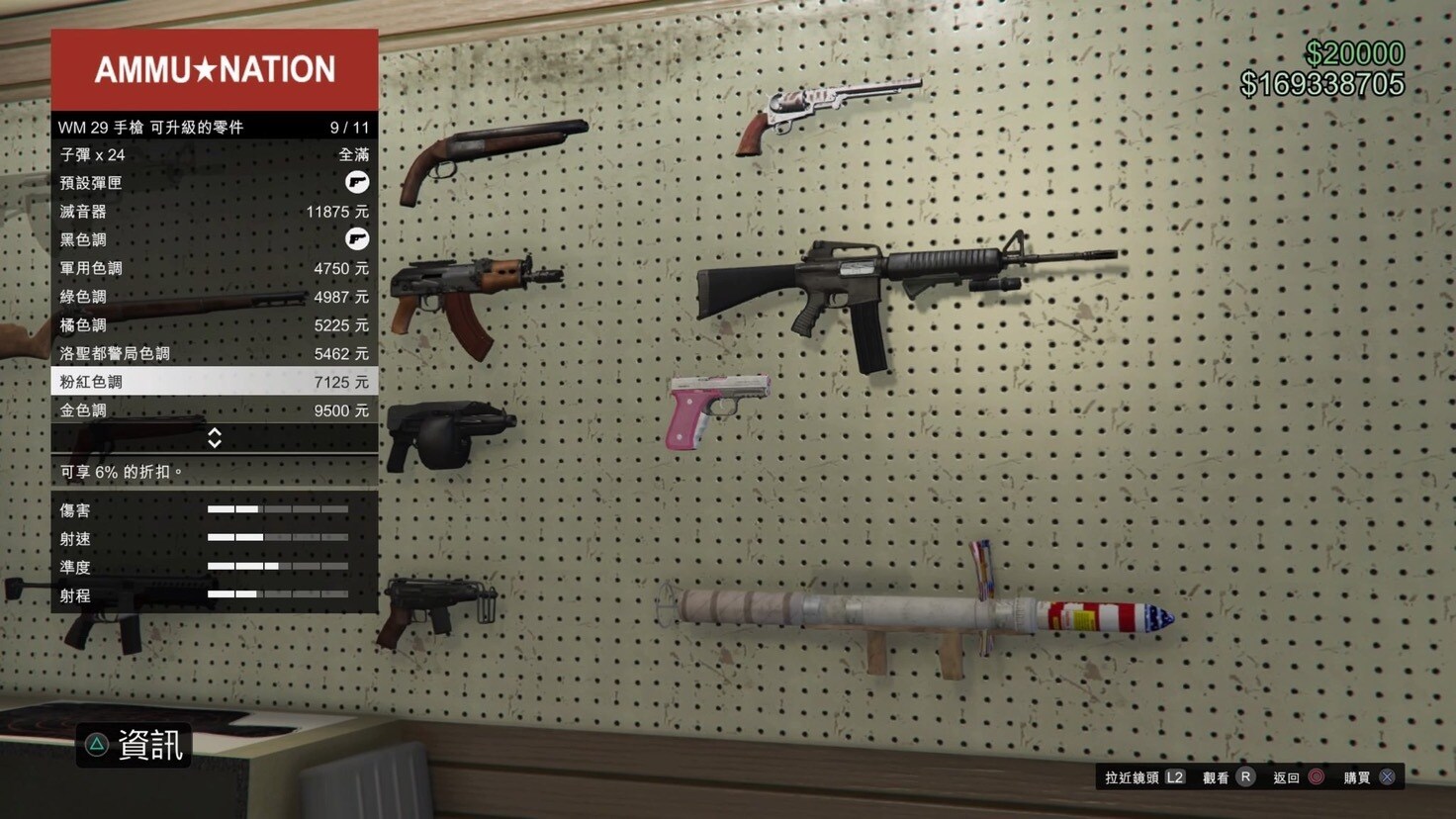Pick the 黑色調 black tint option
The image size is (1456, 819).
pos(214,240)
